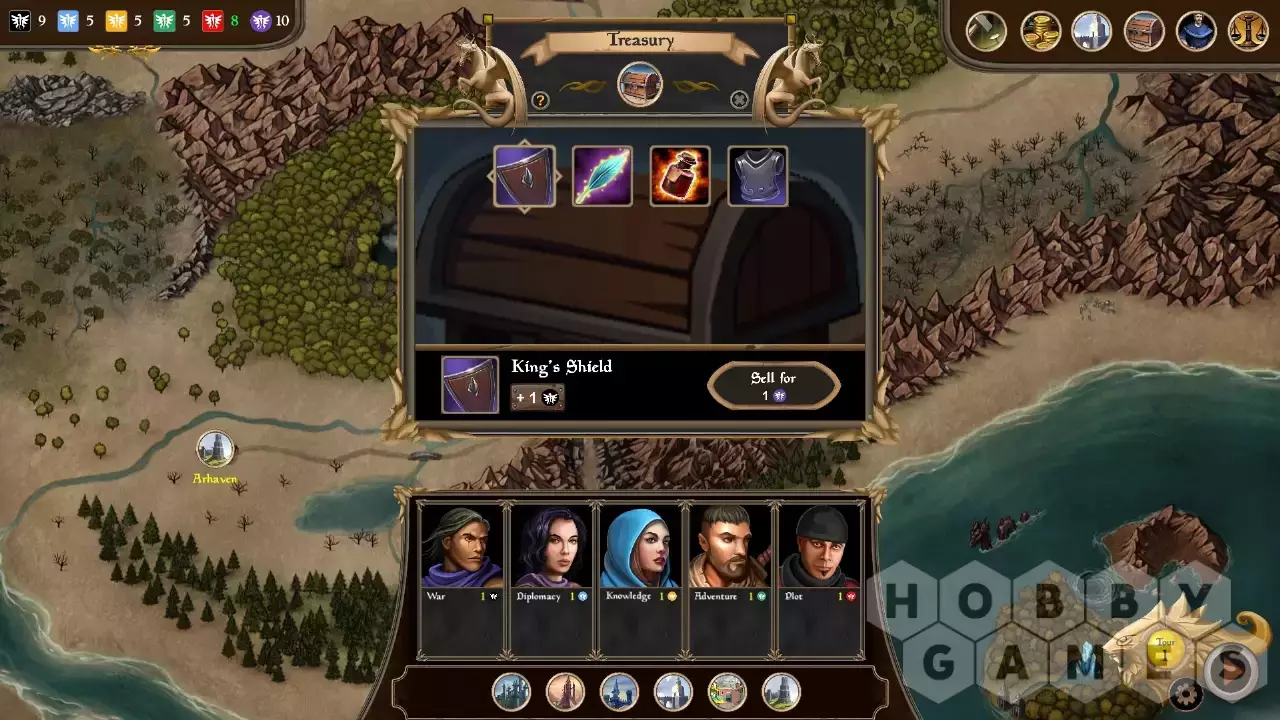Select the glowing feather item
The width and height of the screenshot is (1280, 720).
(602, 176)
